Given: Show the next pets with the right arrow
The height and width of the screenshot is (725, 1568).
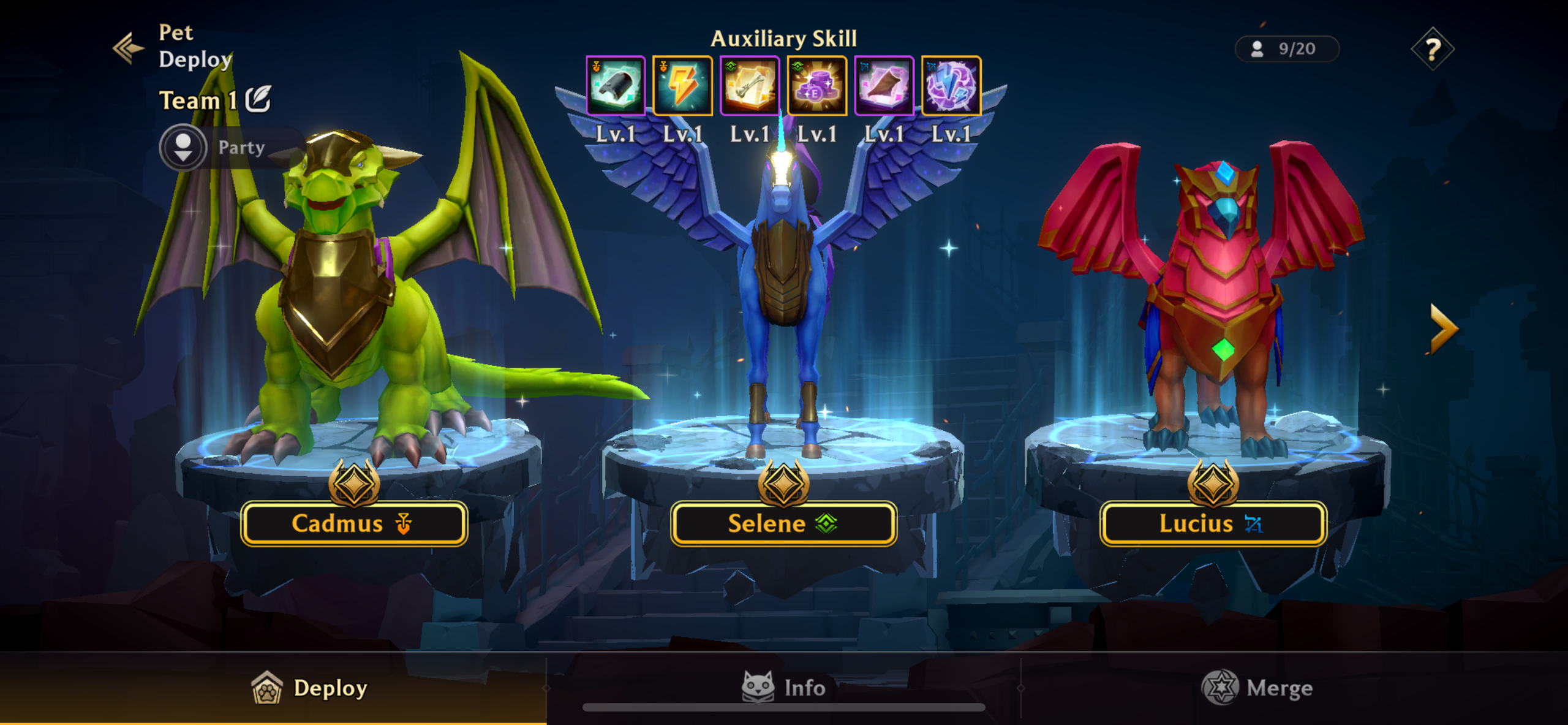Looking at the screenshot, I should click(x=1444, y=329).
